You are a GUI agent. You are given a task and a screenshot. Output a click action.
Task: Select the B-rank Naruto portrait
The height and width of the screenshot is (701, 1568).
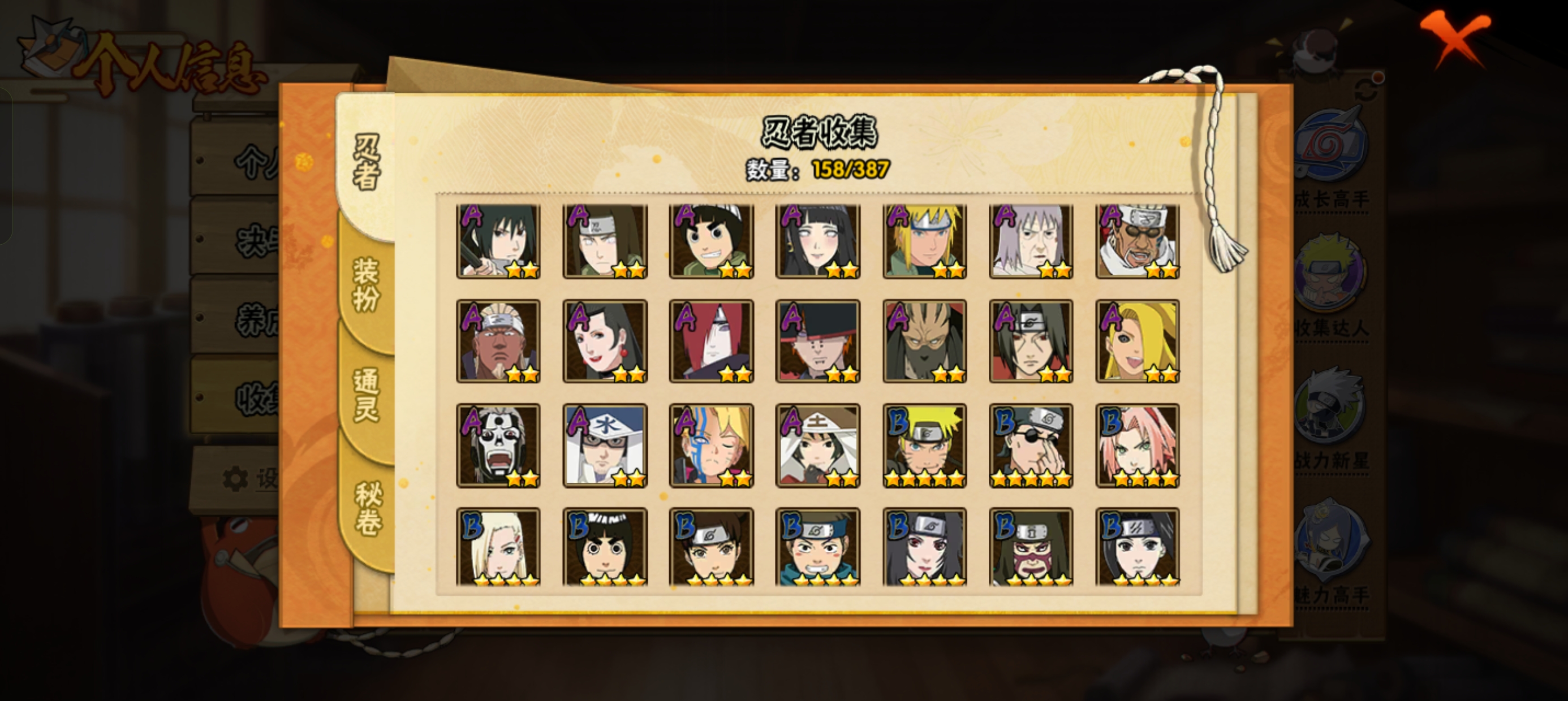tap(924, 446)
